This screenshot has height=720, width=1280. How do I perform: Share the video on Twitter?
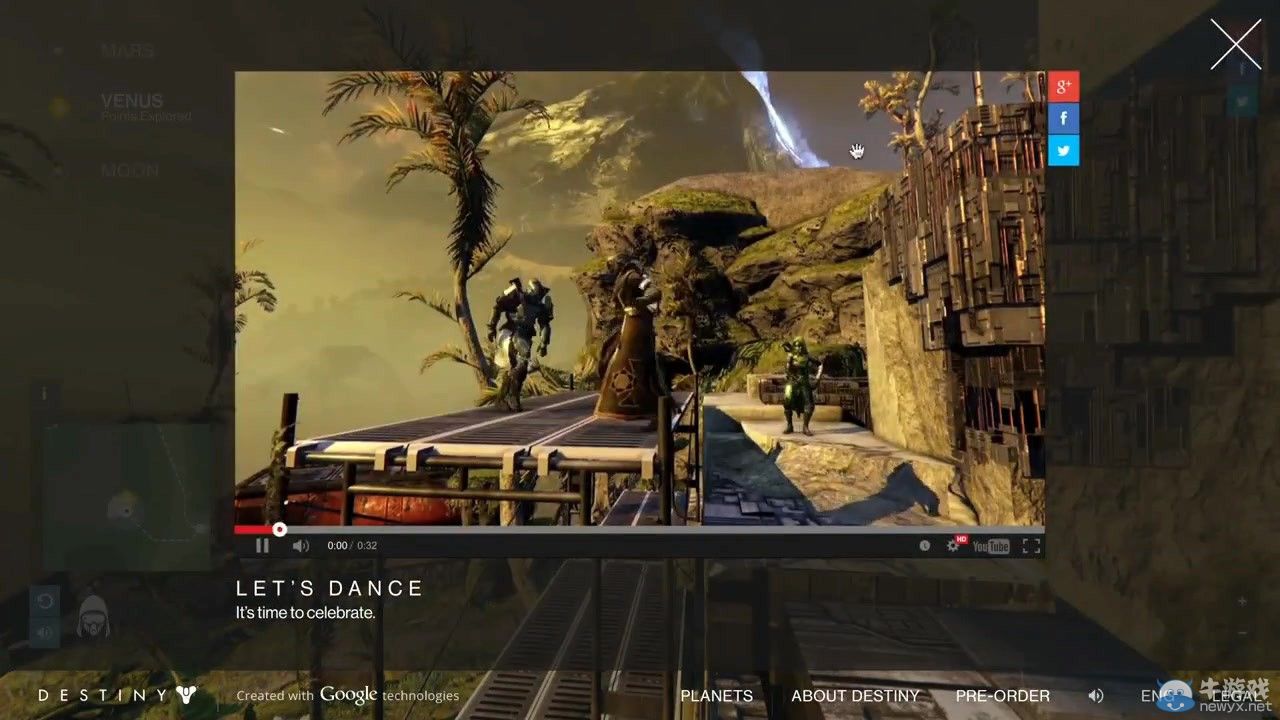pos(1063,148)
